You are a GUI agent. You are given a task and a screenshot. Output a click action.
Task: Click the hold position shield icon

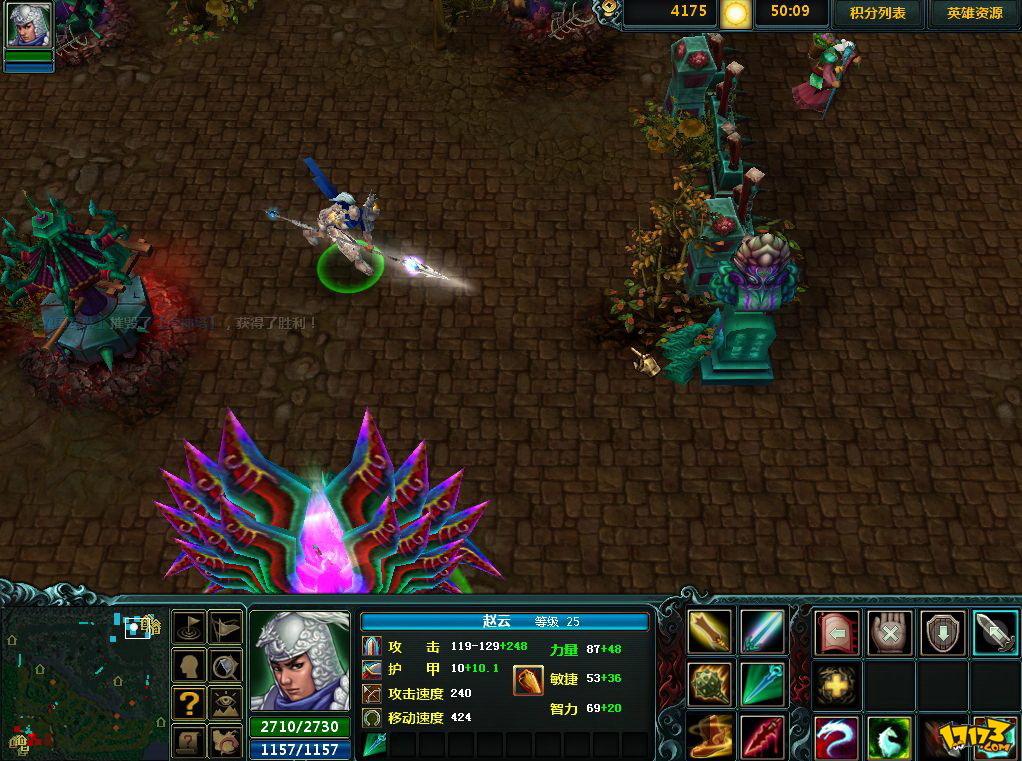pyautogui.click(x=942, y=632)
